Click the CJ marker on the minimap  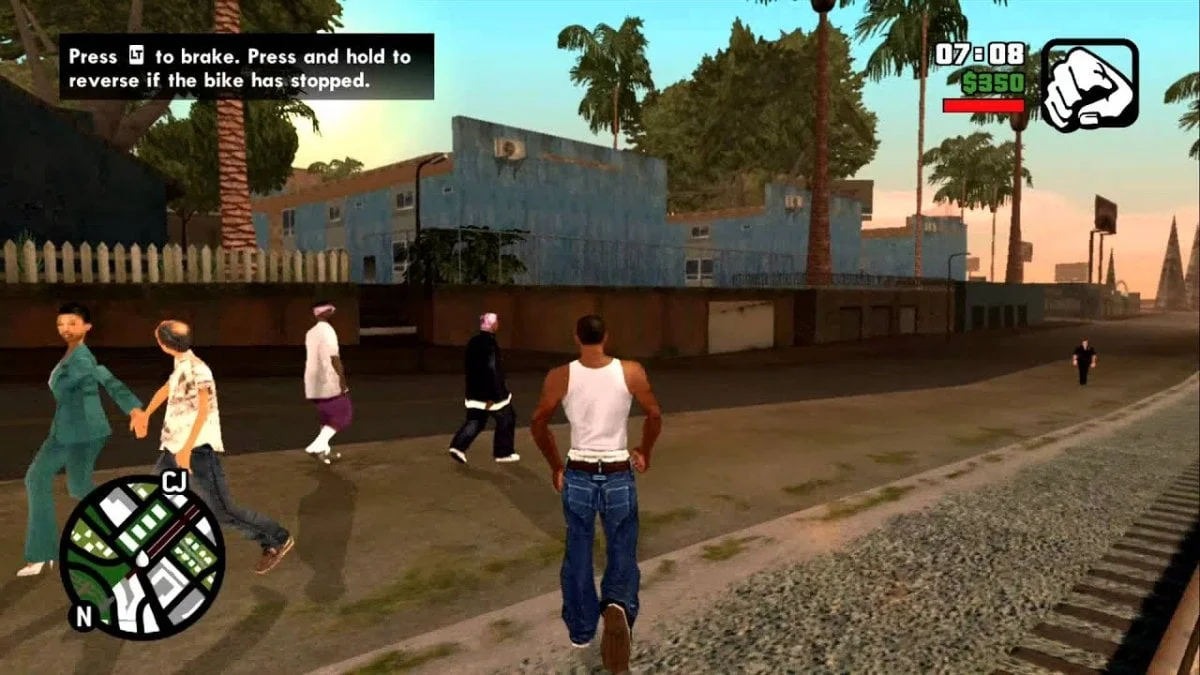click(x=174, y=483)
